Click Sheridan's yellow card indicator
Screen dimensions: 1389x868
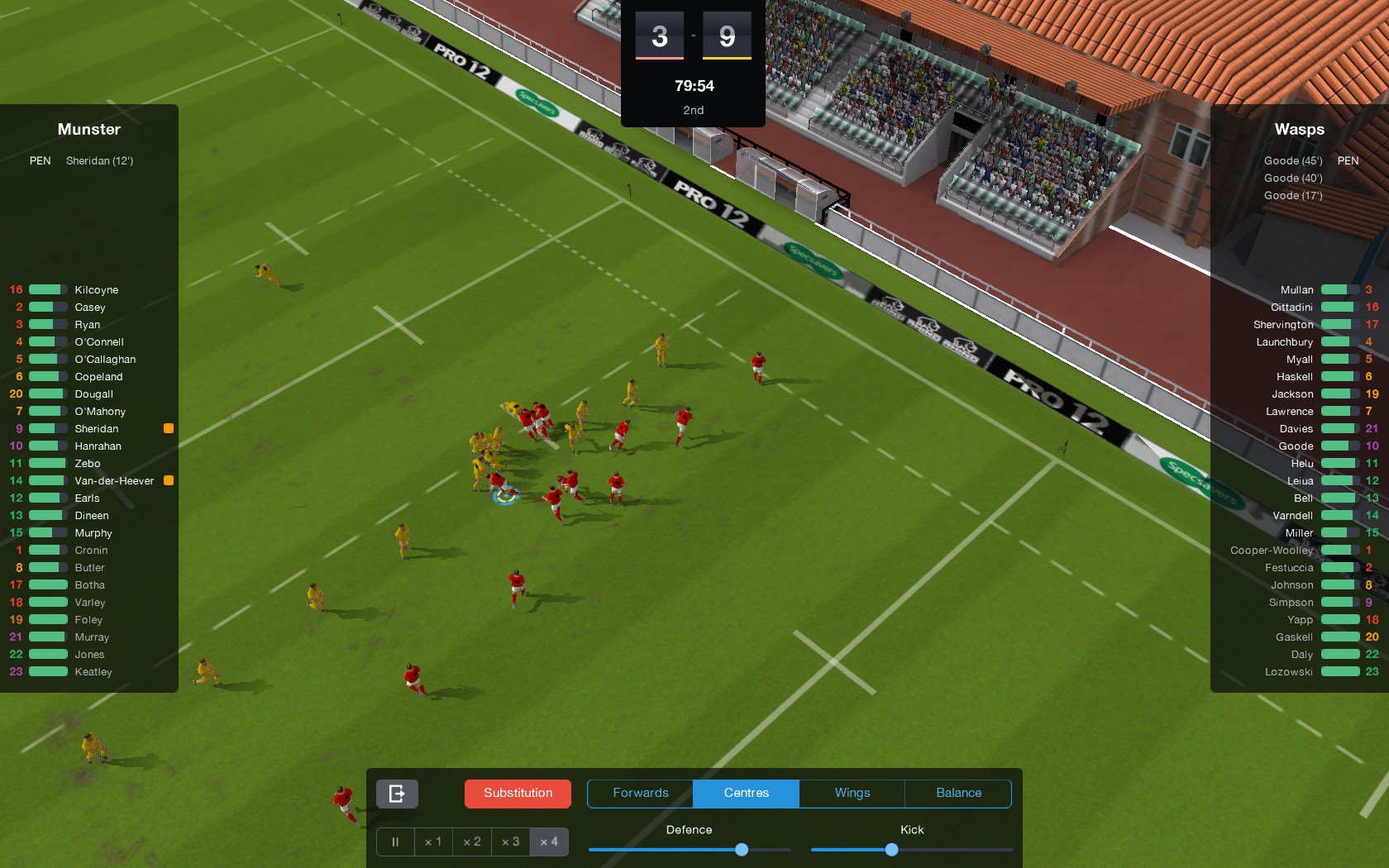coord(169,428)
